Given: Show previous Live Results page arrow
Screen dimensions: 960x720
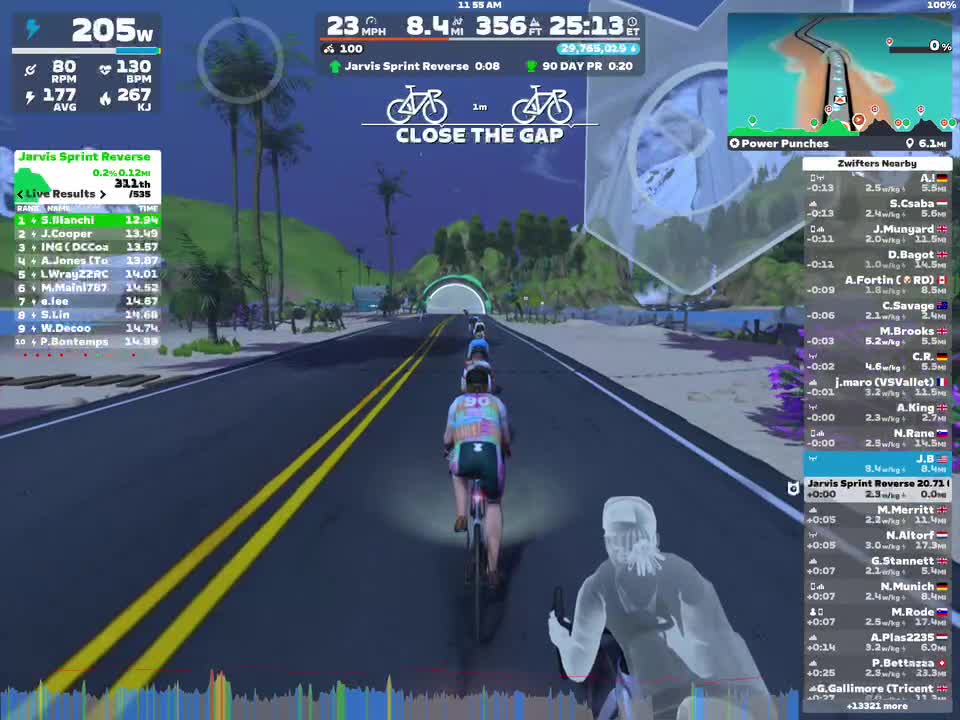Looking at the screenshot, I should point(20,194).
